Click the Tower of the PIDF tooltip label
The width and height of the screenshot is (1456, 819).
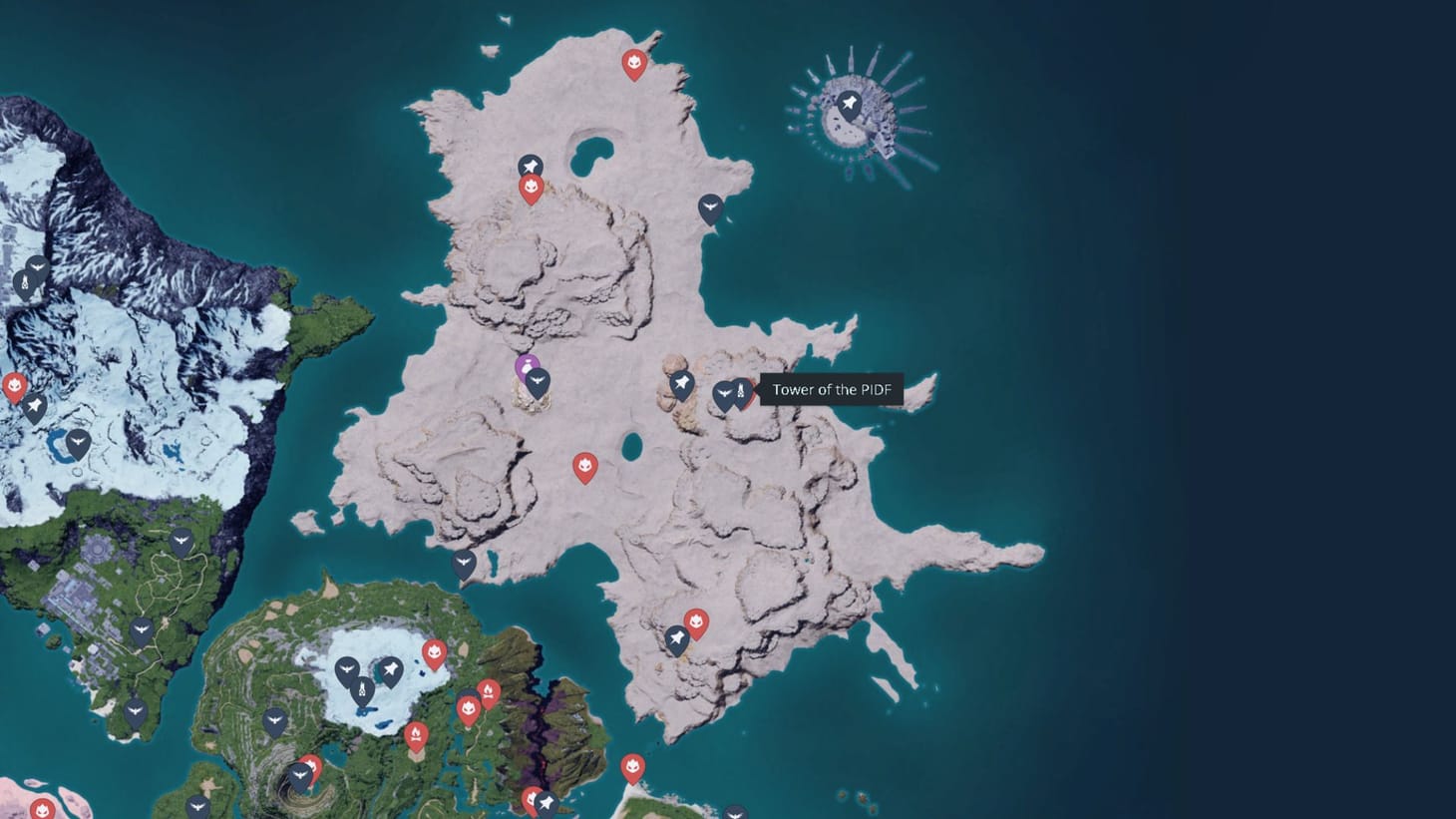coord(831,391)
